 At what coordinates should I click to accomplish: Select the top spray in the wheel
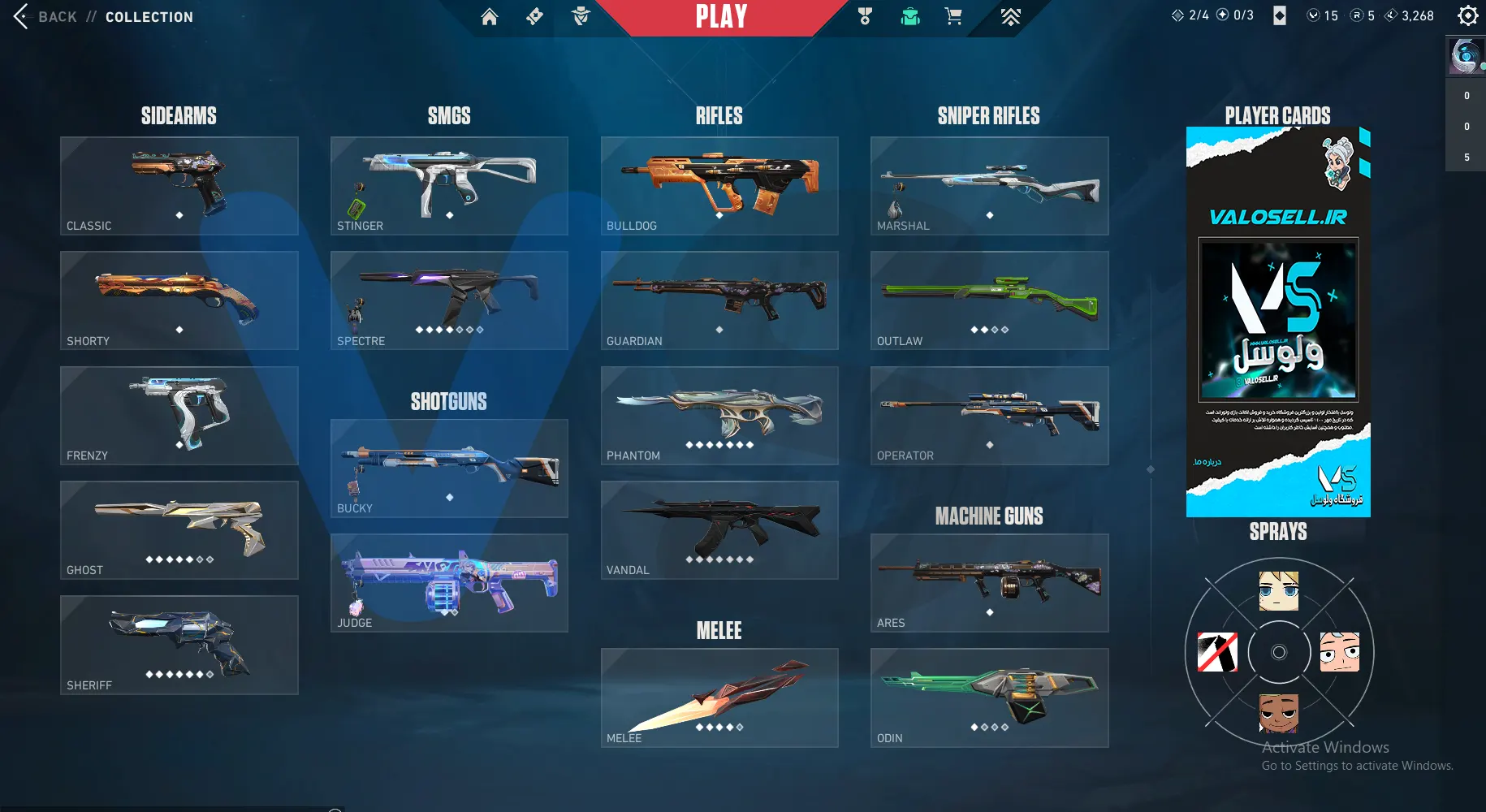pos(1278,591)
